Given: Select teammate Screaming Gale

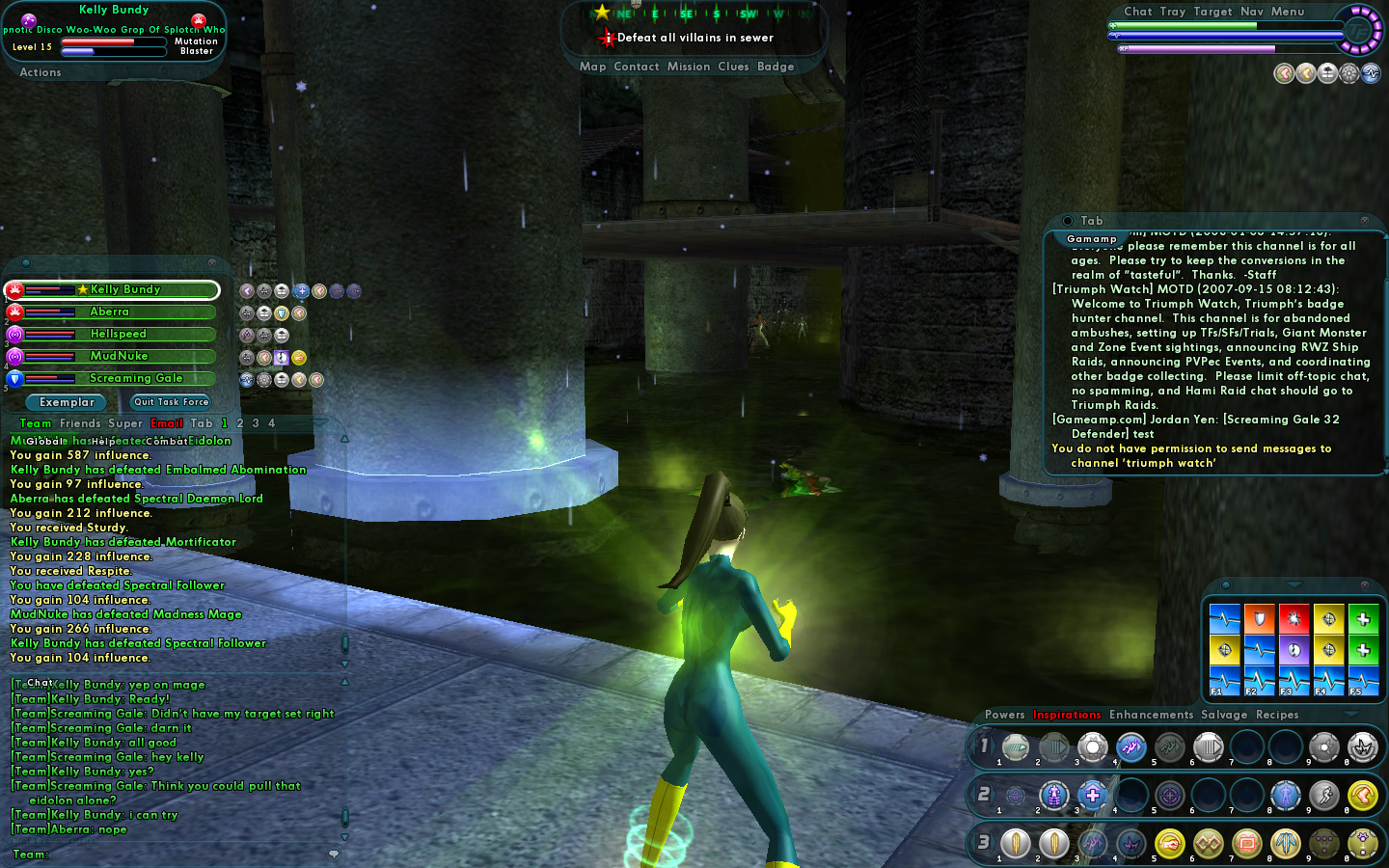Looking at the screenshot, I should tap(135, 378).
